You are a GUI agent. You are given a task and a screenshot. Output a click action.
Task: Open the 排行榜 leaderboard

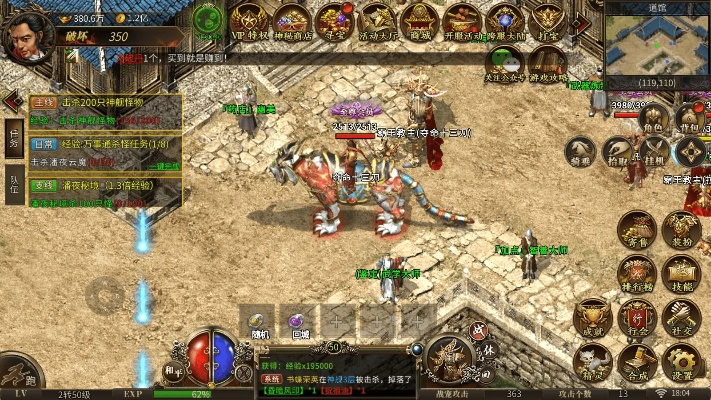click(x=636, y=274)
